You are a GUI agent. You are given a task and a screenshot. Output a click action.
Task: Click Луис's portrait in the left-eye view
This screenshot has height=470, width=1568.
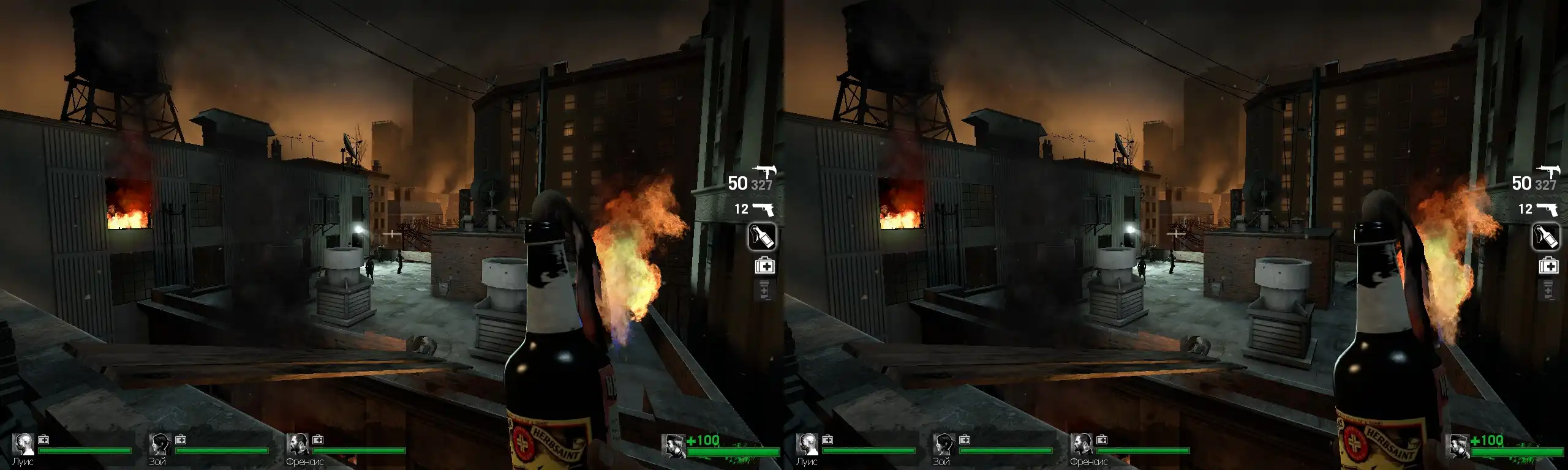[23, 444]
